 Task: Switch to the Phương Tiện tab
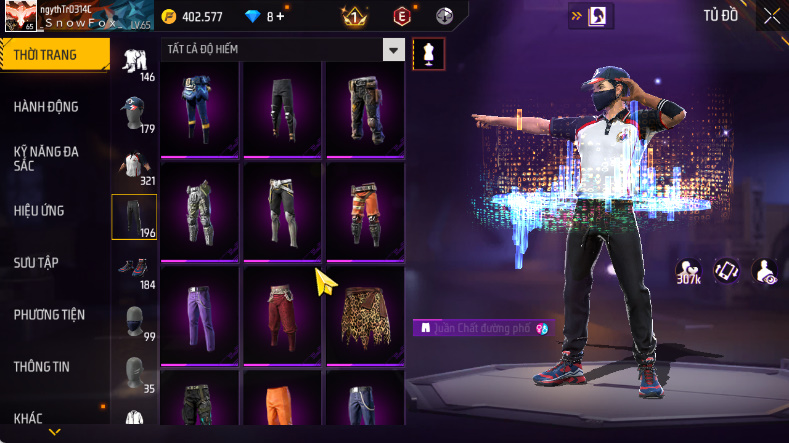(x=49, y=315)
